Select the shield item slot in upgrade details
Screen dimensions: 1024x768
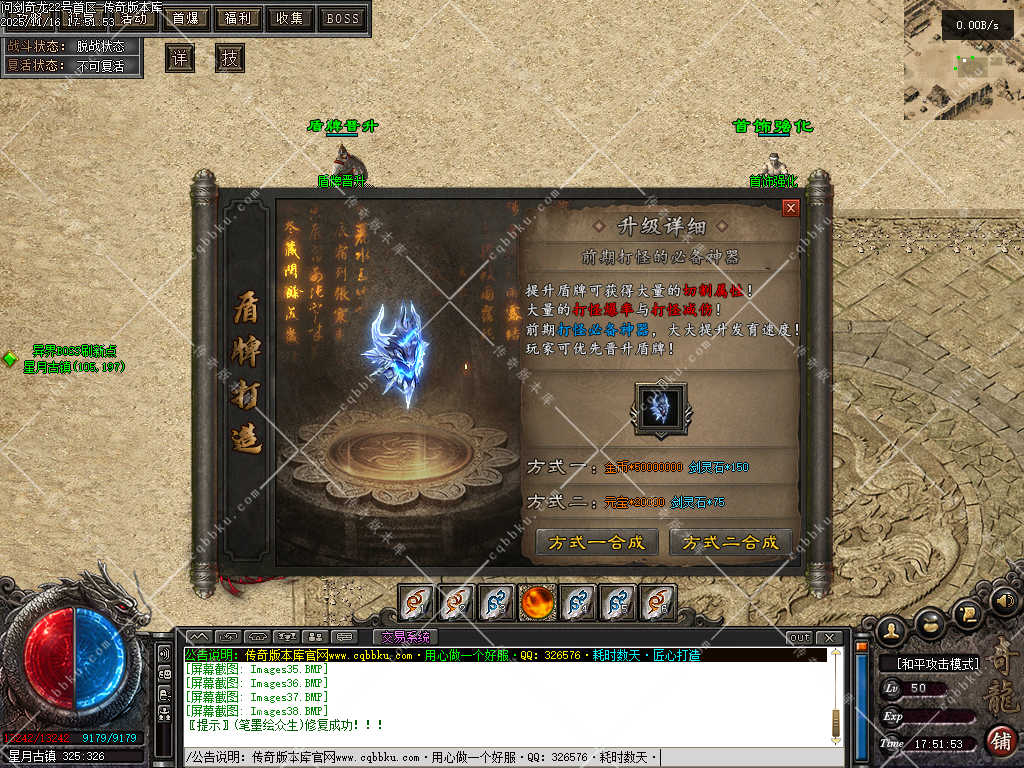tap(659, 408)
